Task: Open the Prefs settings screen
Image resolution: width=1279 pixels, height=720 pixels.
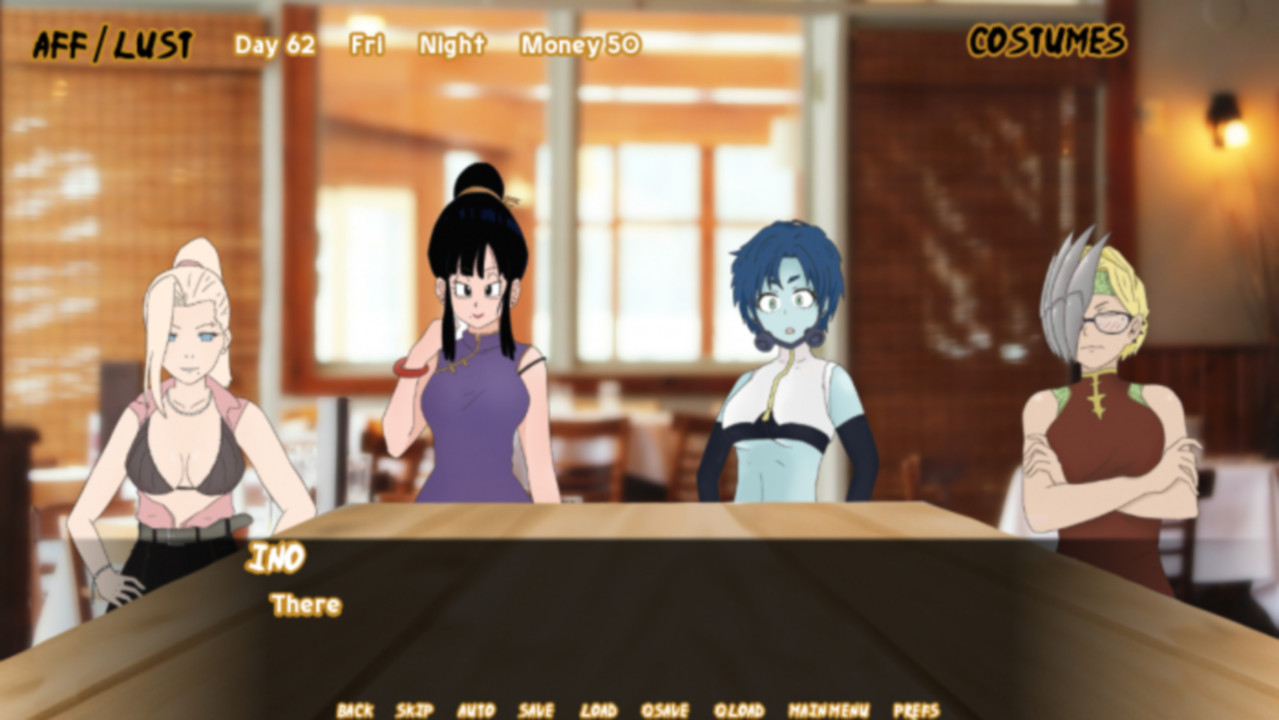Action: tap(916, 710)
